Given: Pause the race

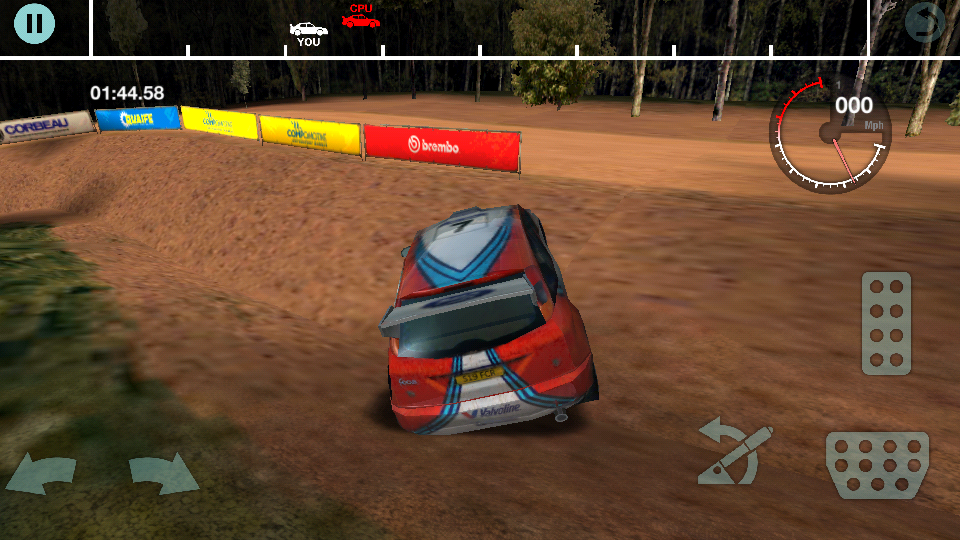Looking at the screenshot, I should pos(34,23).
